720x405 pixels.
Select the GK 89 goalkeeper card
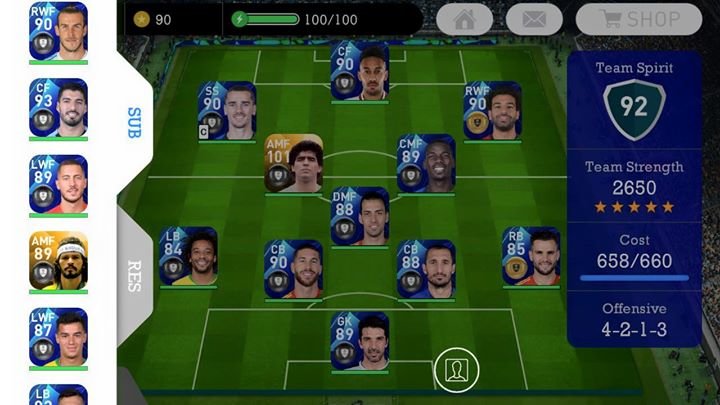click(x=359, y=341)
